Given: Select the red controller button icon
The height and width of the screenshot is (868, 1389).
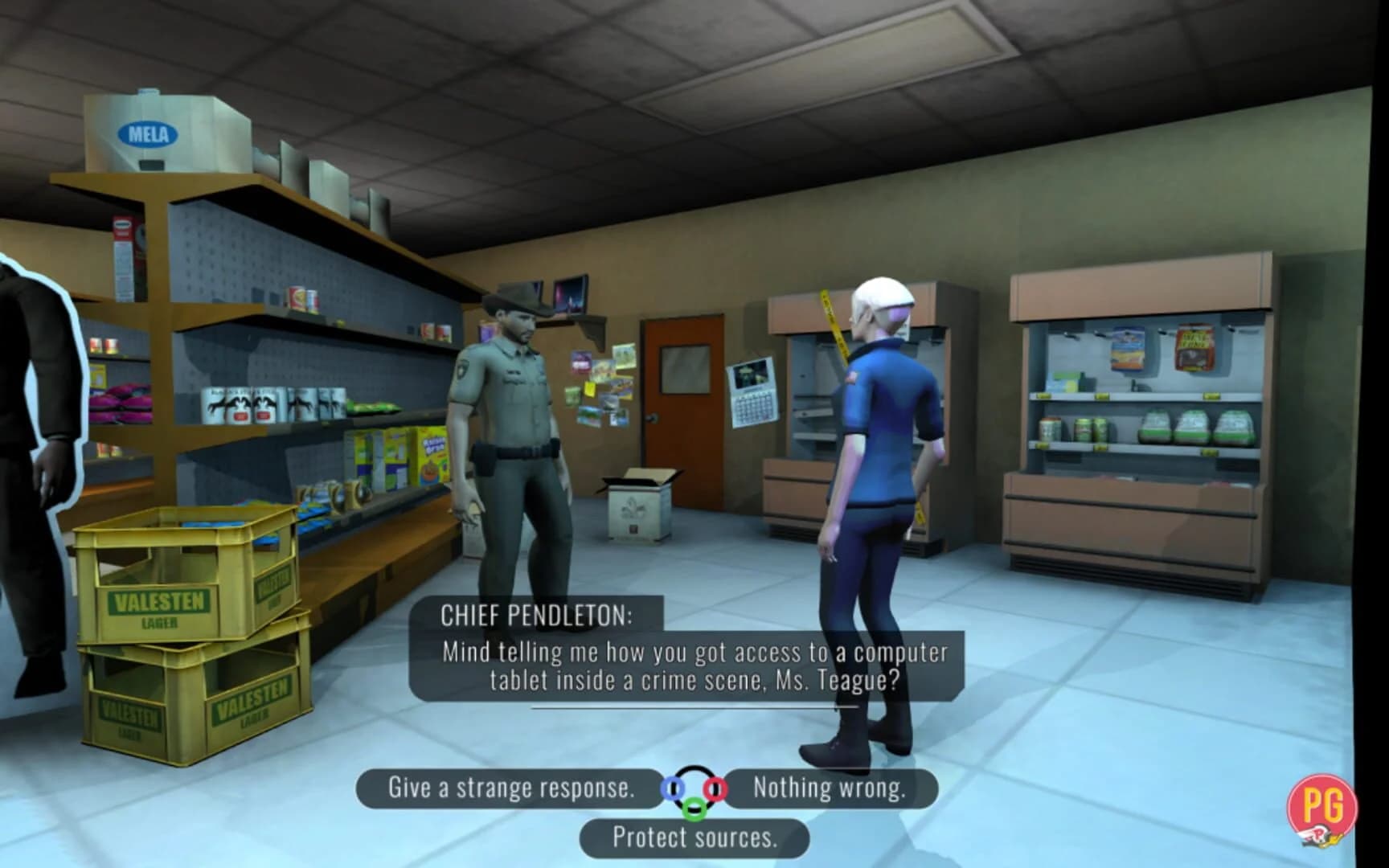Looking at the screenshot, I should point(715,788).
